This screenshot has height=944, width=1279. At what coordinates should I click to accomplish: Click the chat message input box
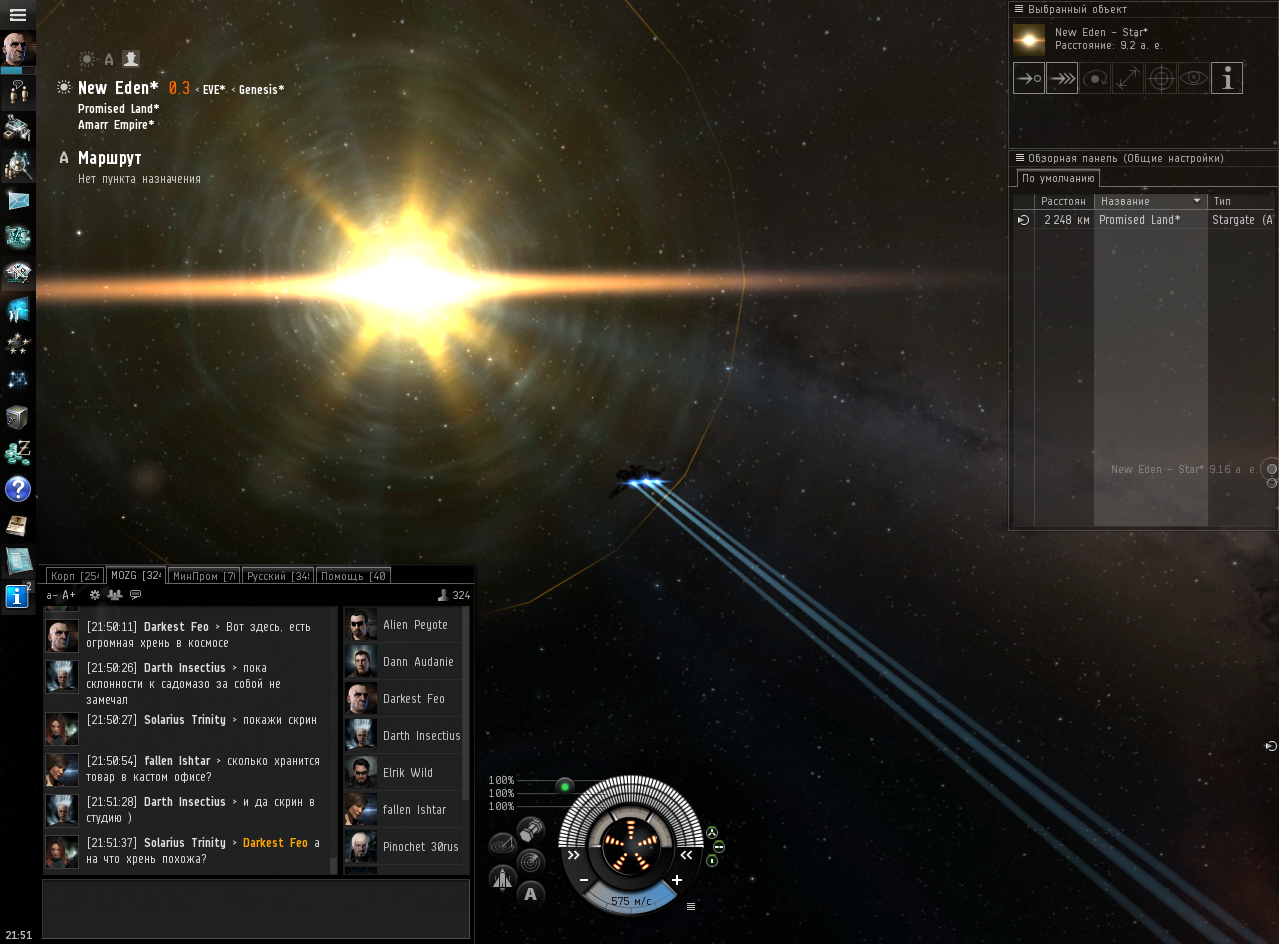coord(255,908)
